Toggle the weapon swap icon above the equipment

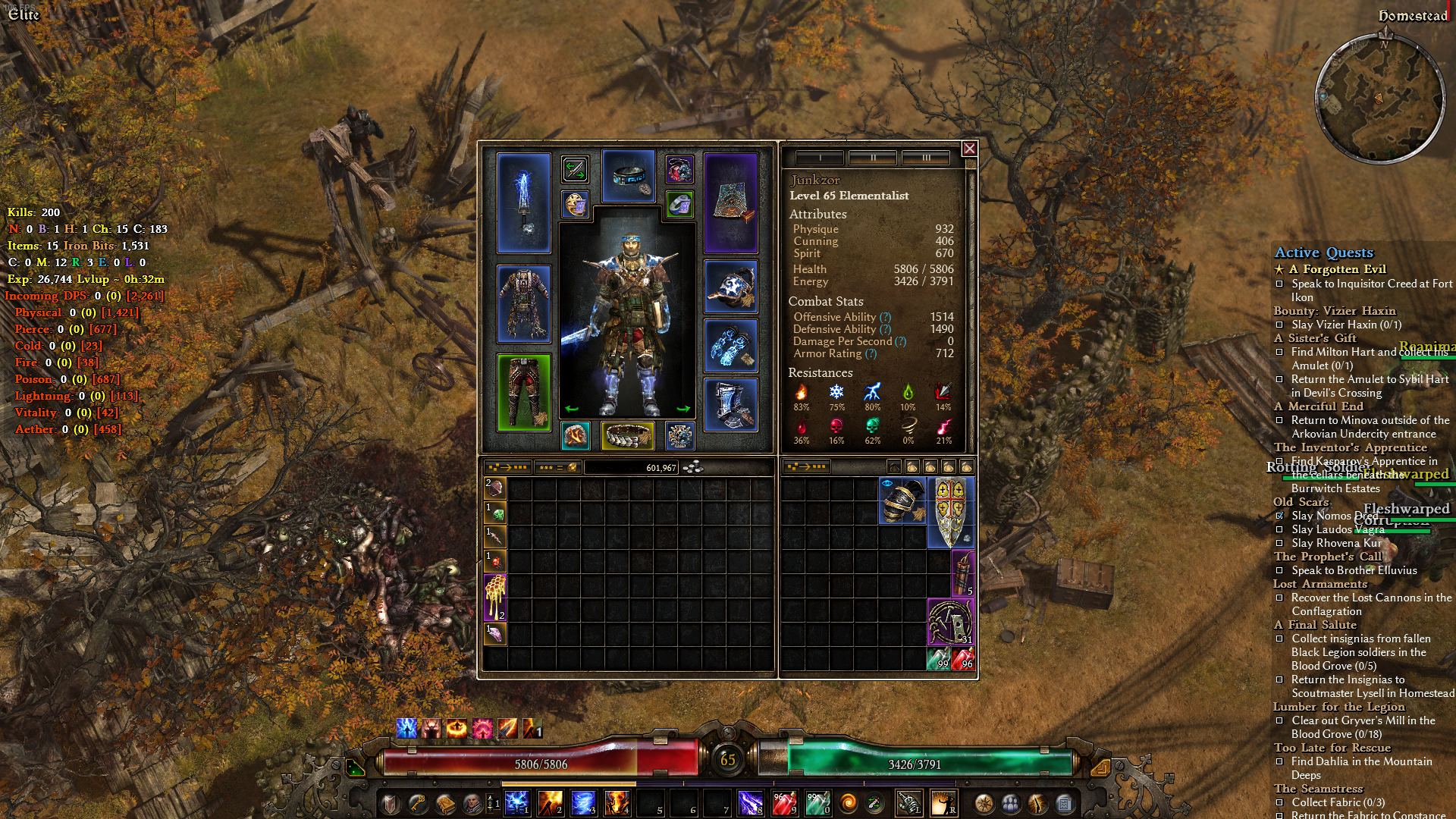576,169
